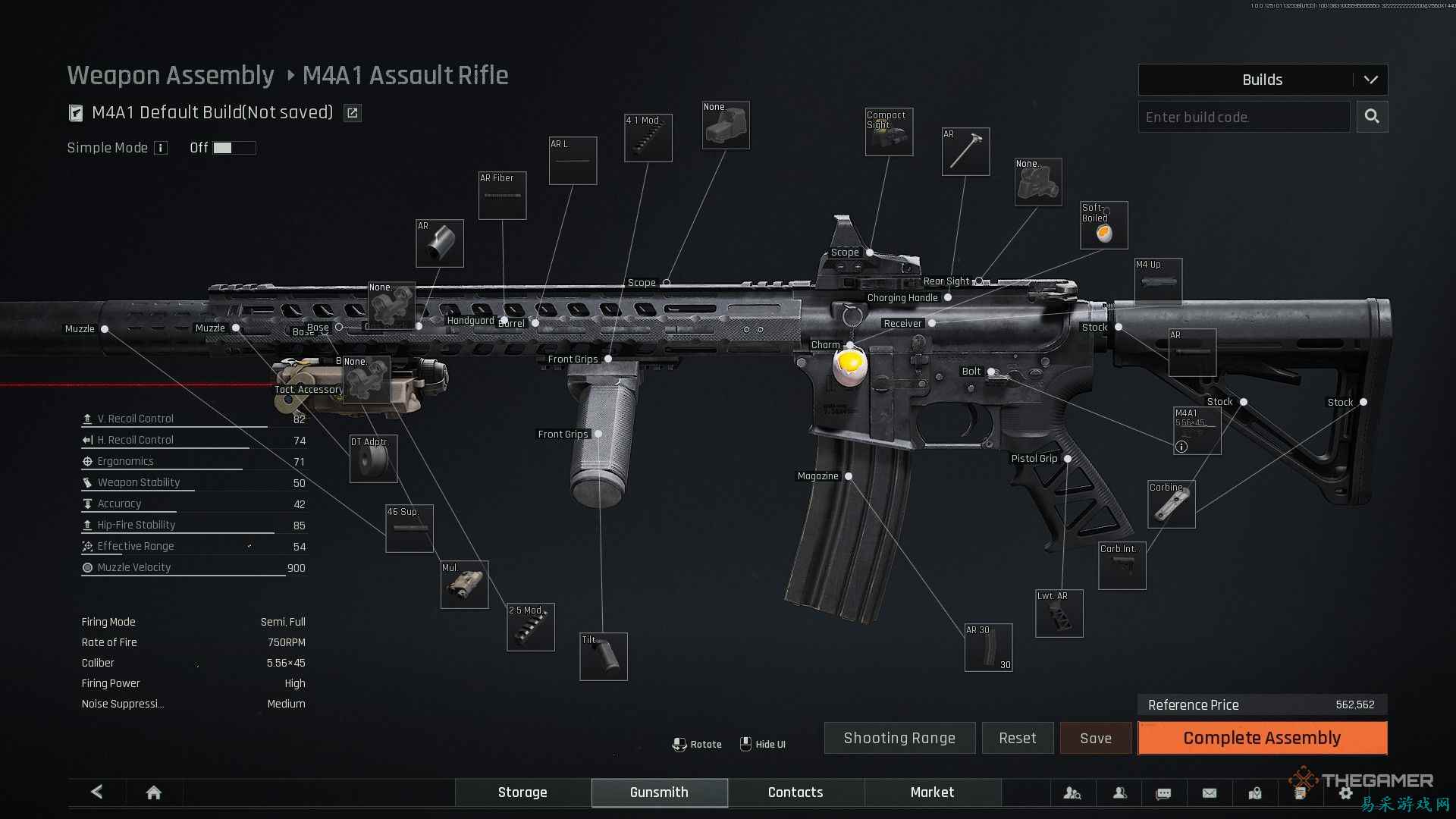This screenshot has width=1456, height=819.
Task: Return to the home screen
Action: [153, 792]
